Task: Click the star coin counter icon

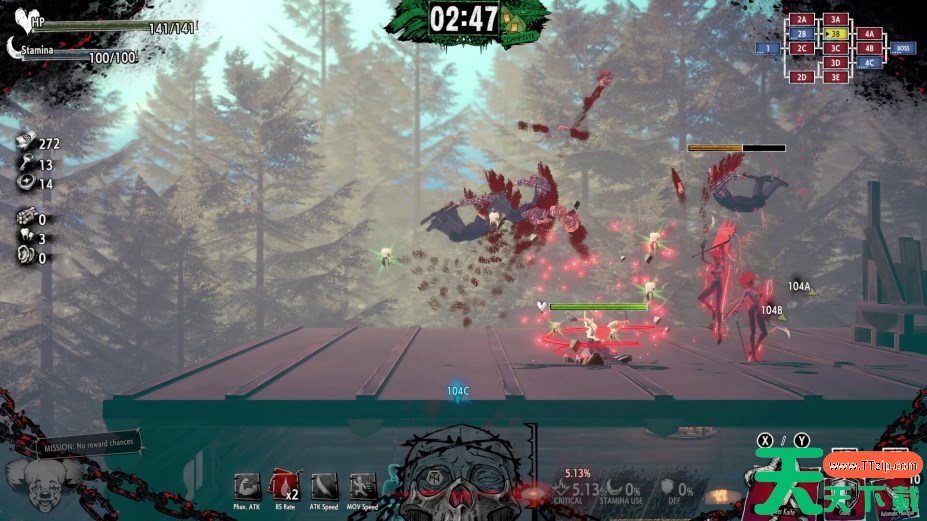Action: [x=26, y=184]
